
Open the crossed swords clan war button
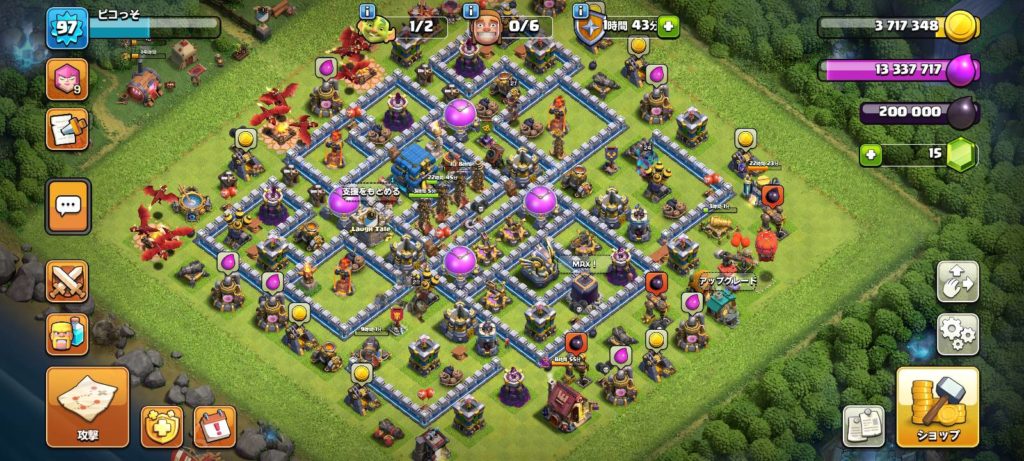tap(67, 281)
